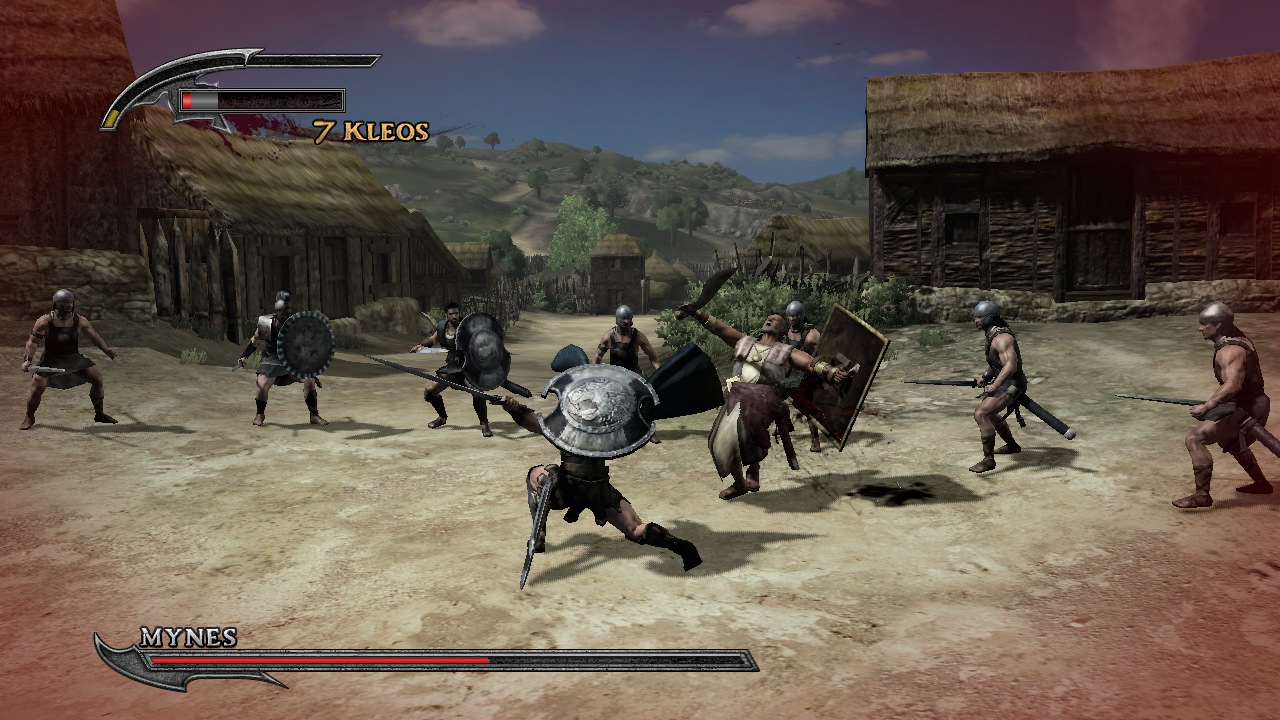Click the enemy's small round buckler shield
This screenshot has width=1280, height=720.
point(307,341)
